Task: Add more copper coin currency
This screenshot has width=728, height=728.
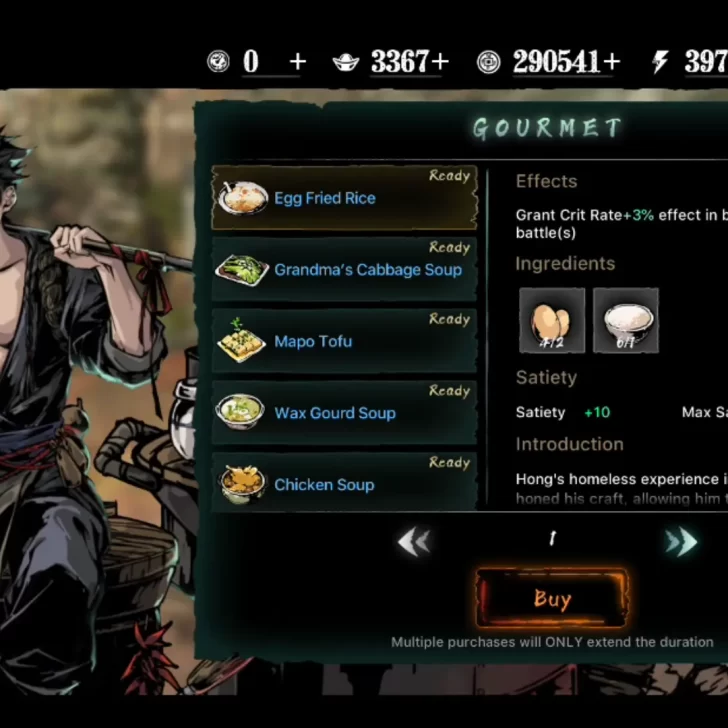Action: tap(612, 62)
